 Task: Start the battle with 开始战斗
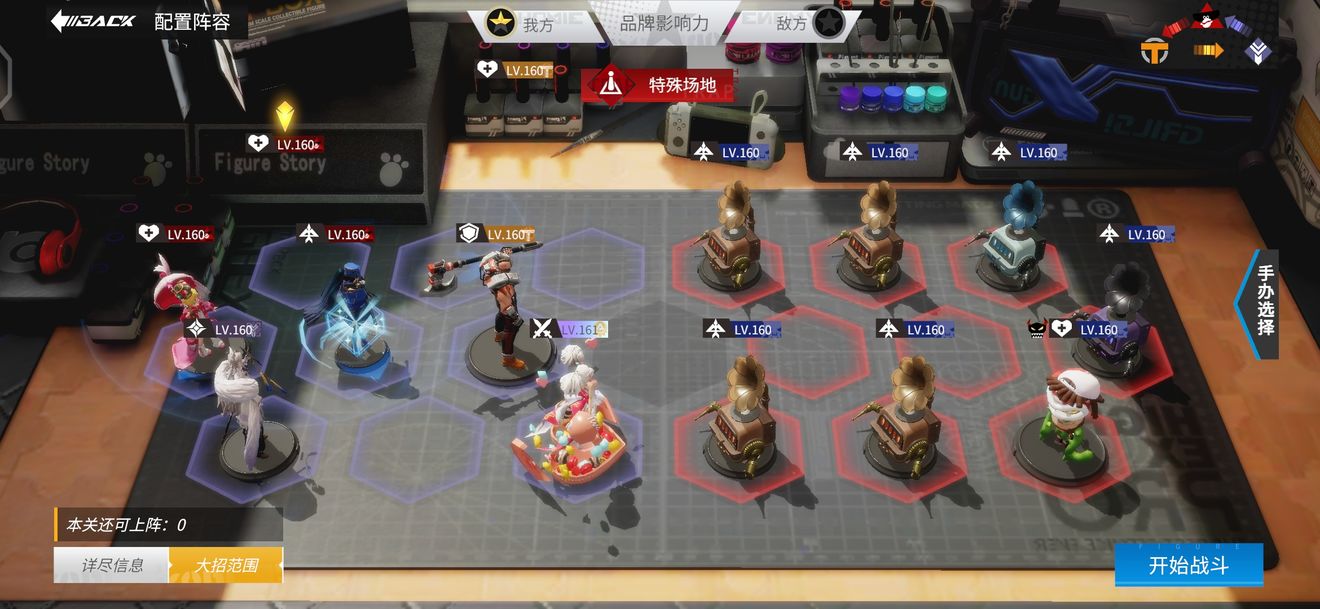(1188, 565)
